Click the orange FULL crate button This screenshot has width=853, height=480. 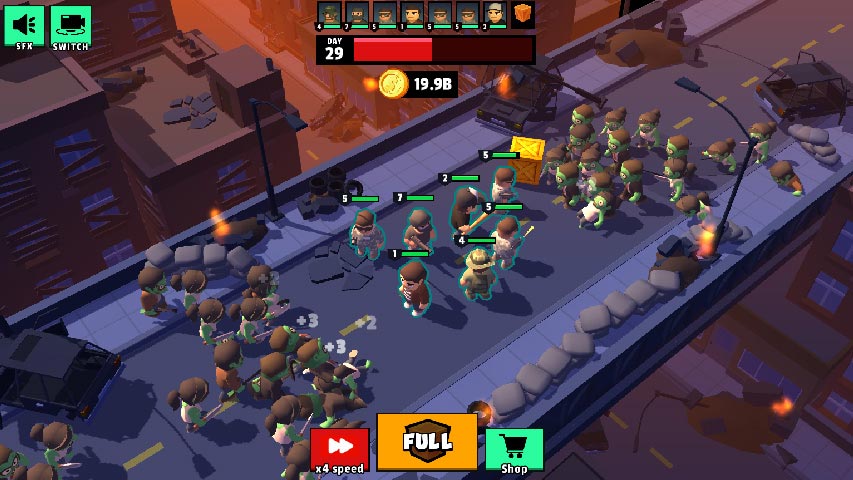(427, 441)
